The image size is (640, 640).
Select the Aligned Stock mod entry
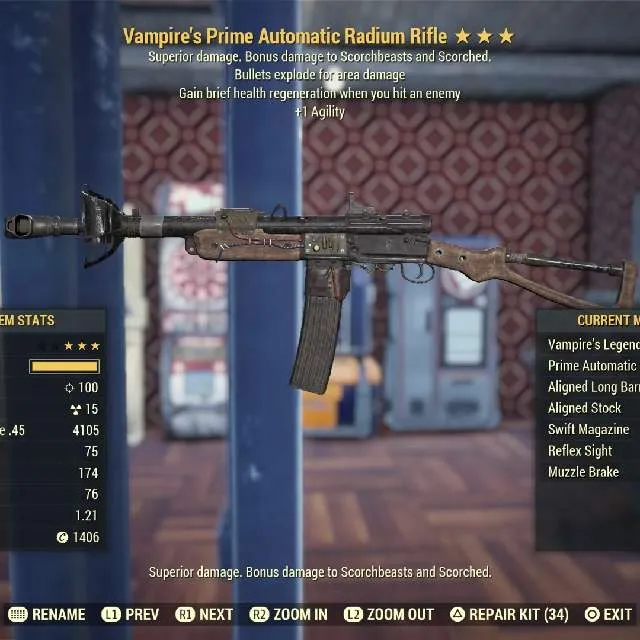click(585, 408)
